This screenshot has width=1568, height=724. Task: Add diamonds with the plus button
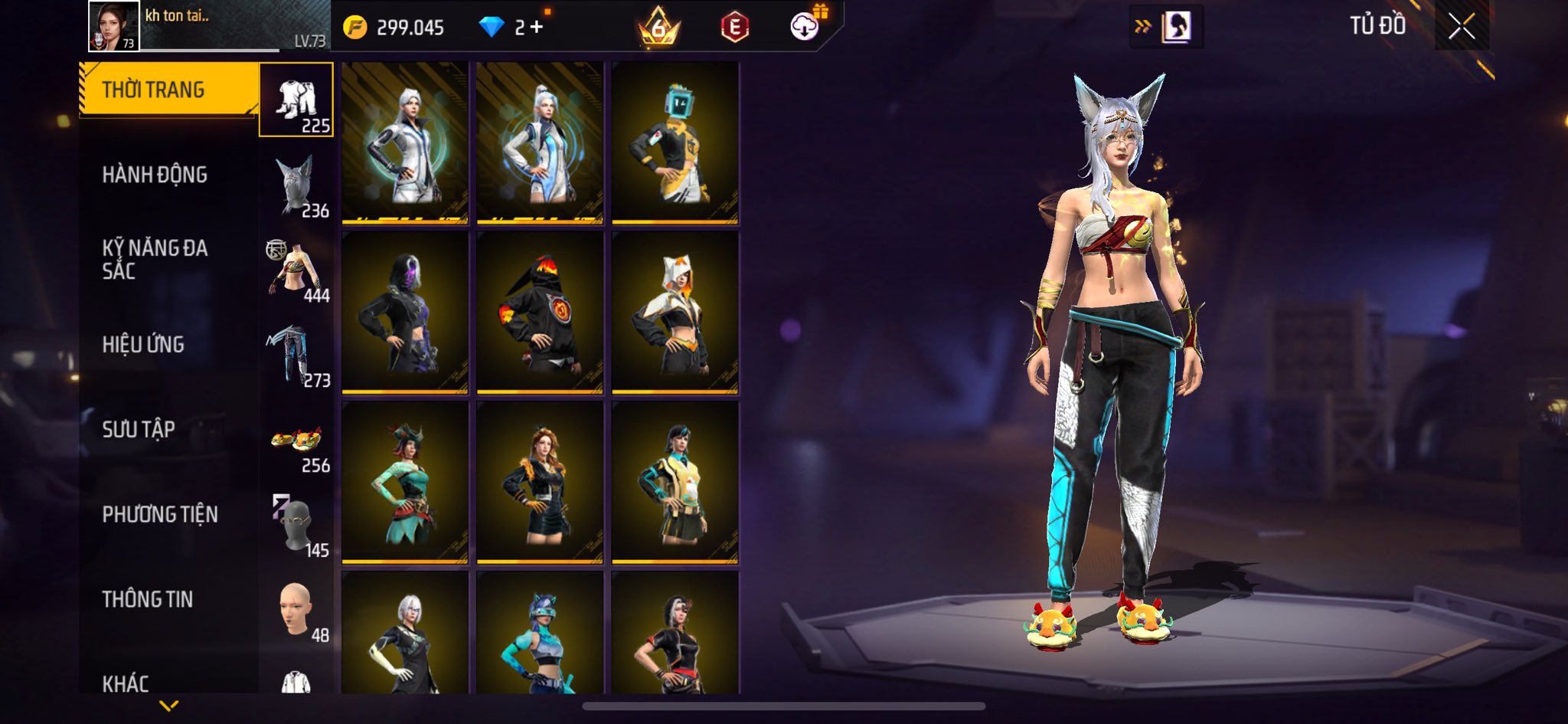(537, 28)
